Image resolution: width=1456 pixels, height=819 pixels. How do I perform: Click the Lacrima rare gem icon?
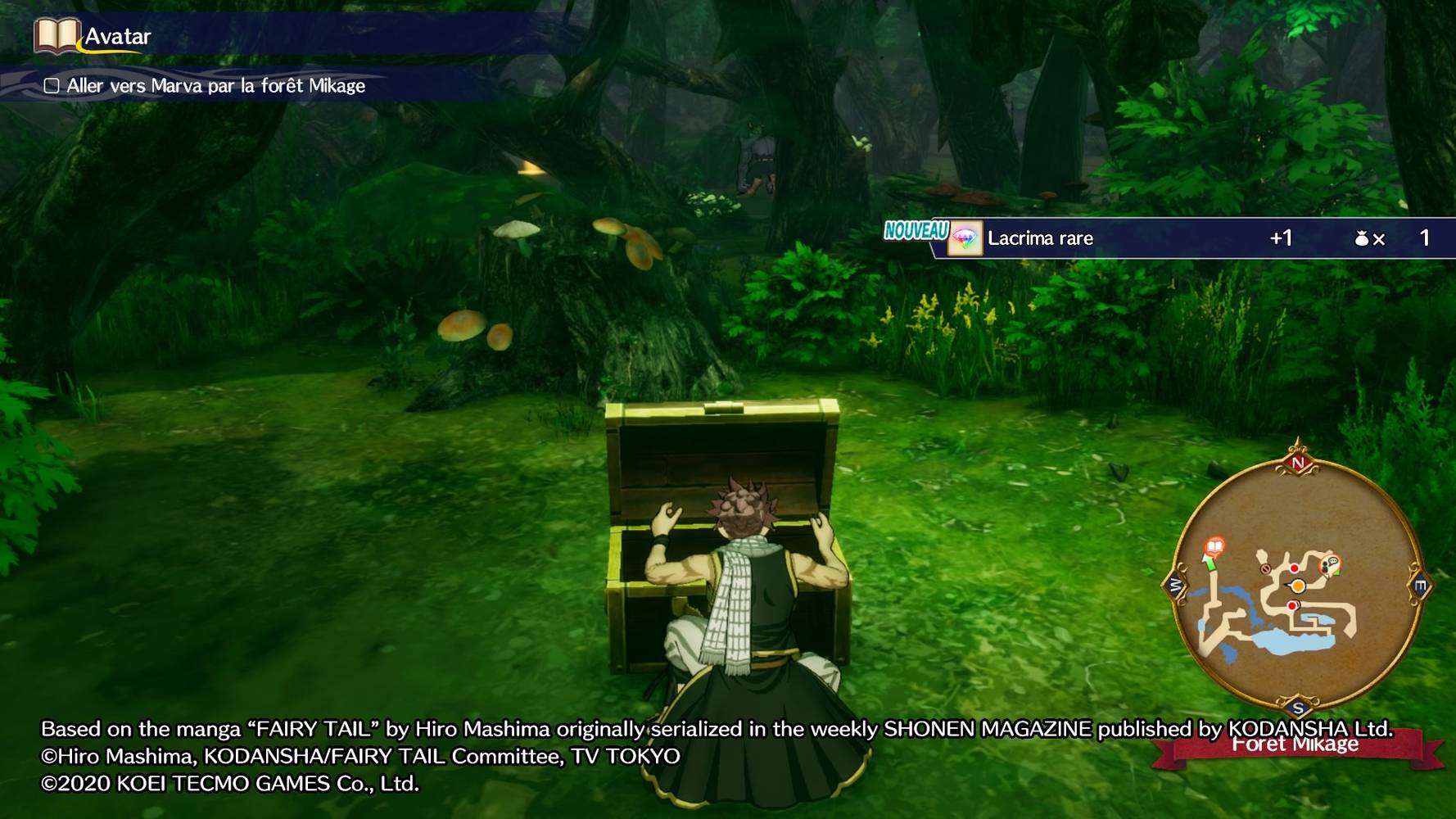click(x=965, y=239)
